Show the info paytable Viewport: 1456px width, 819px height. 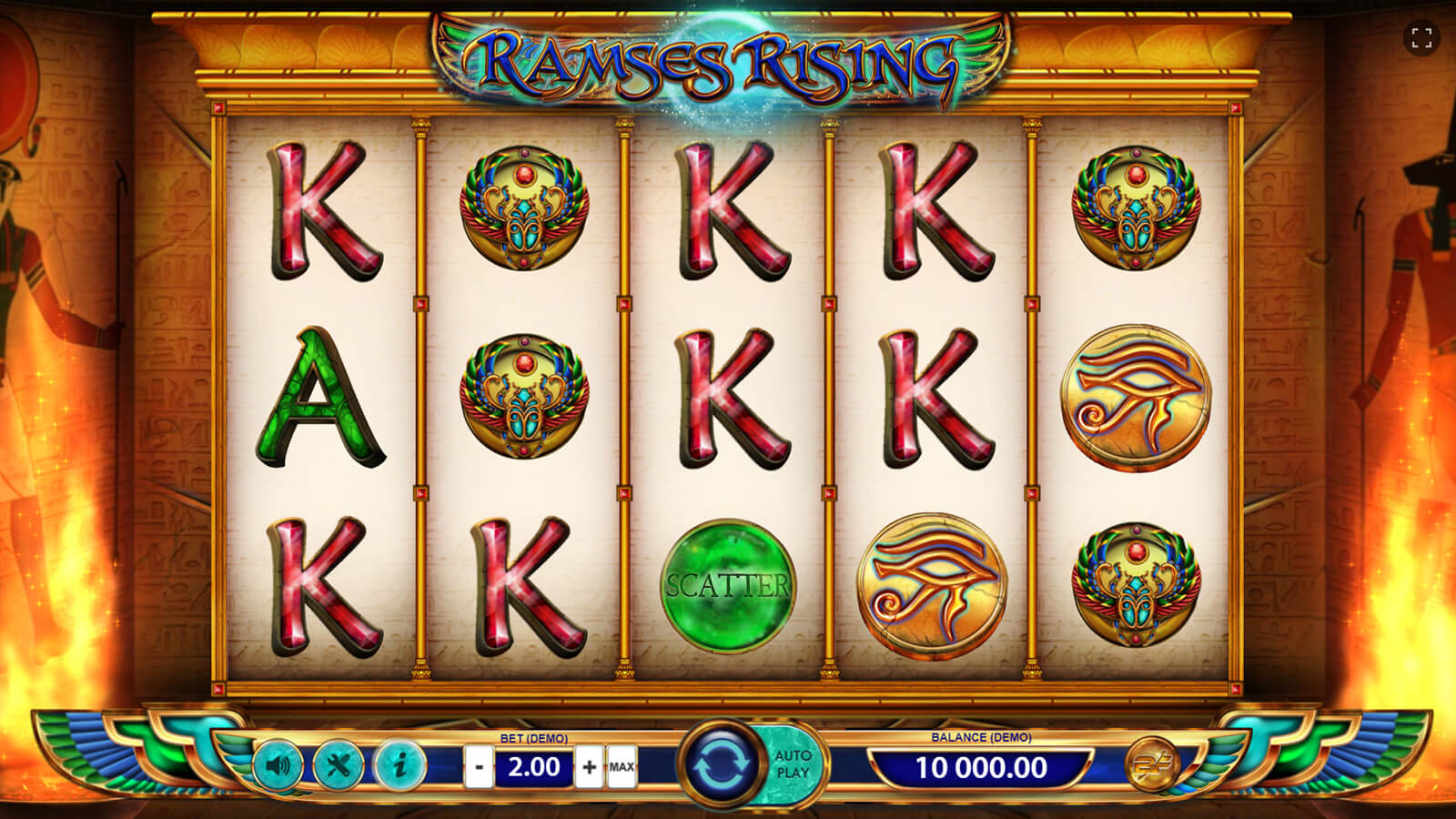[x=399, y=765]
